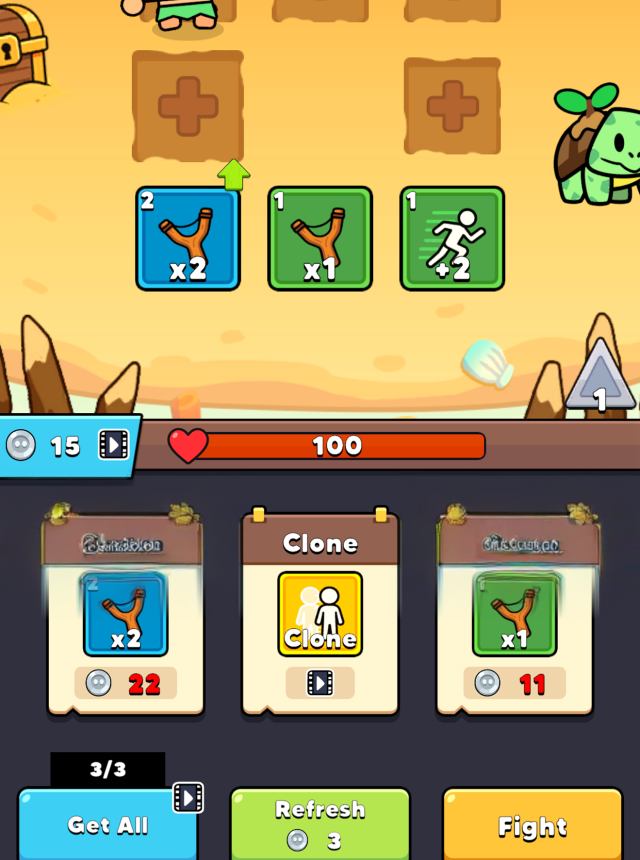Image resolution: width=640 pixels, height=860 pixels.
Task: Select the blue slingshot x2 tile on the board
Action: (x=188, y=238)
